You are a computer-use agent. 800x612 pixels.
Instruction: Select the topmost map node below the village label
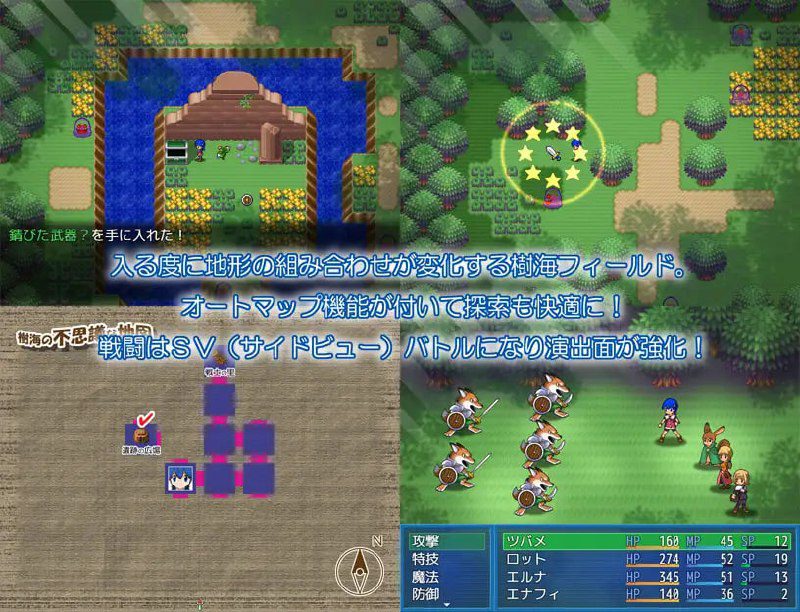click(219, 398)
